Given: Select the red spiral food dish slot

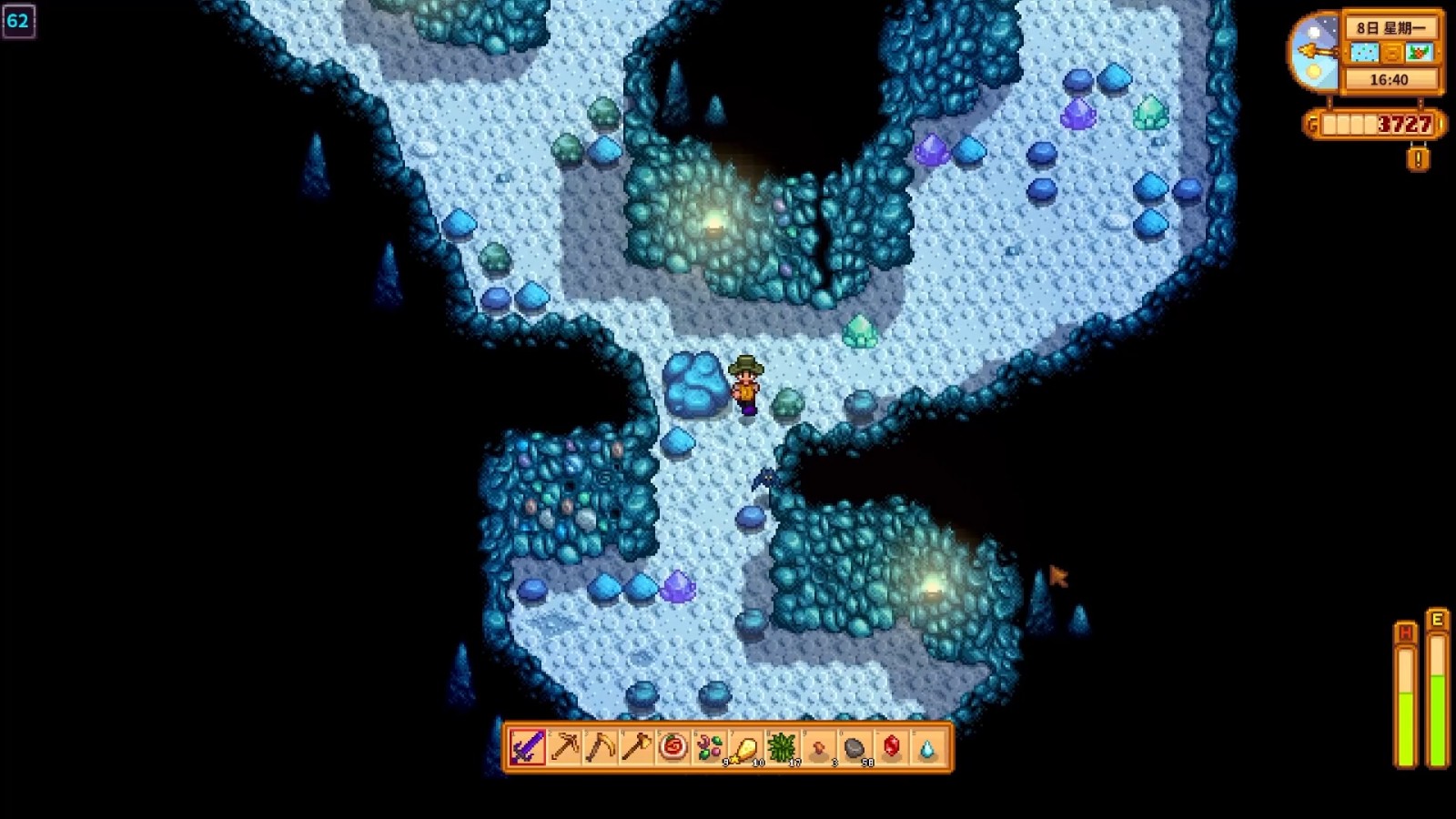Looking at the screenshot, I should [x=673, y=748].
